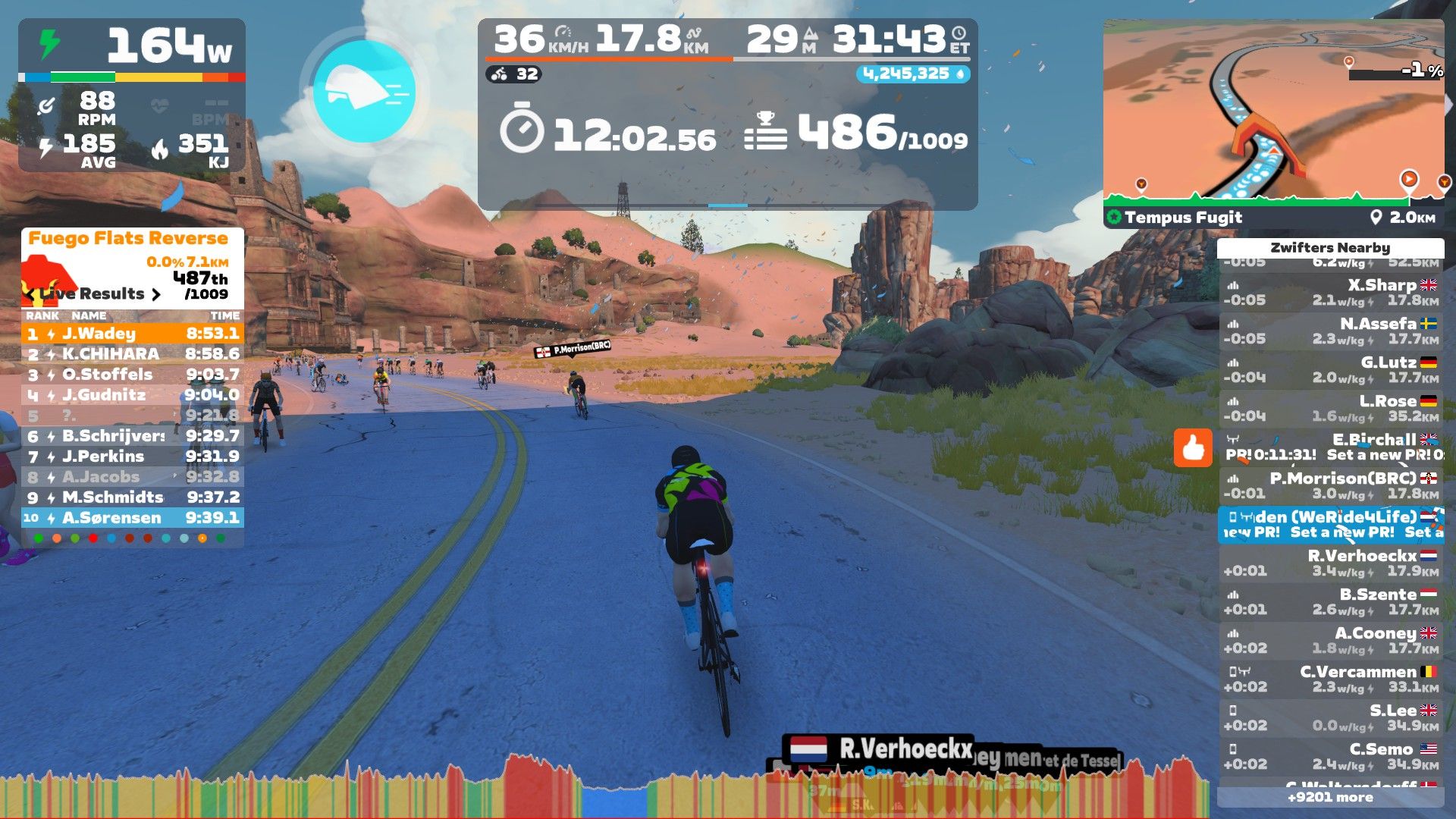1456x819 pixels.
Task: Click the Tempus Fugit route label
Action: (x=1183, y=218)
